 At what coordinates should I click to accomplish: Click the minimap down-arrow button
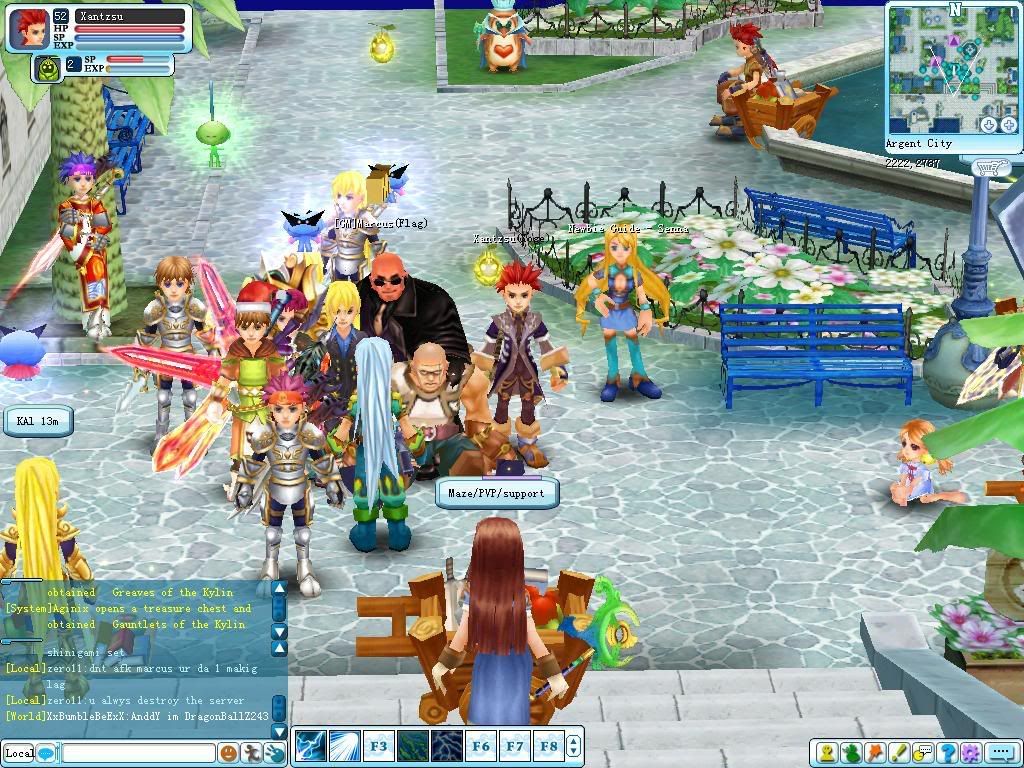point(988,124)
